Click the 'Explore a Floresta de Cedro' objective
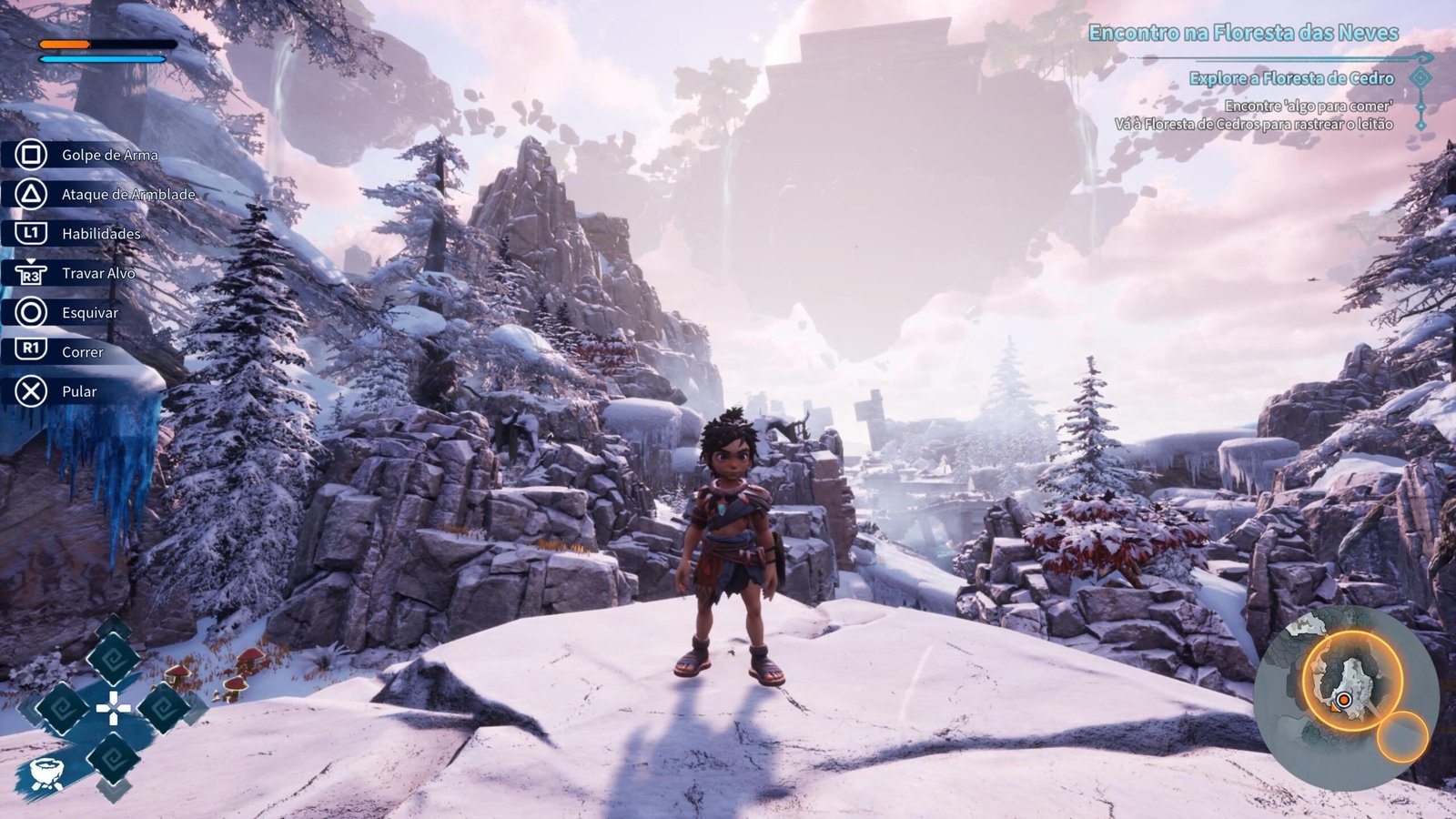 (x=1291, y=78)
